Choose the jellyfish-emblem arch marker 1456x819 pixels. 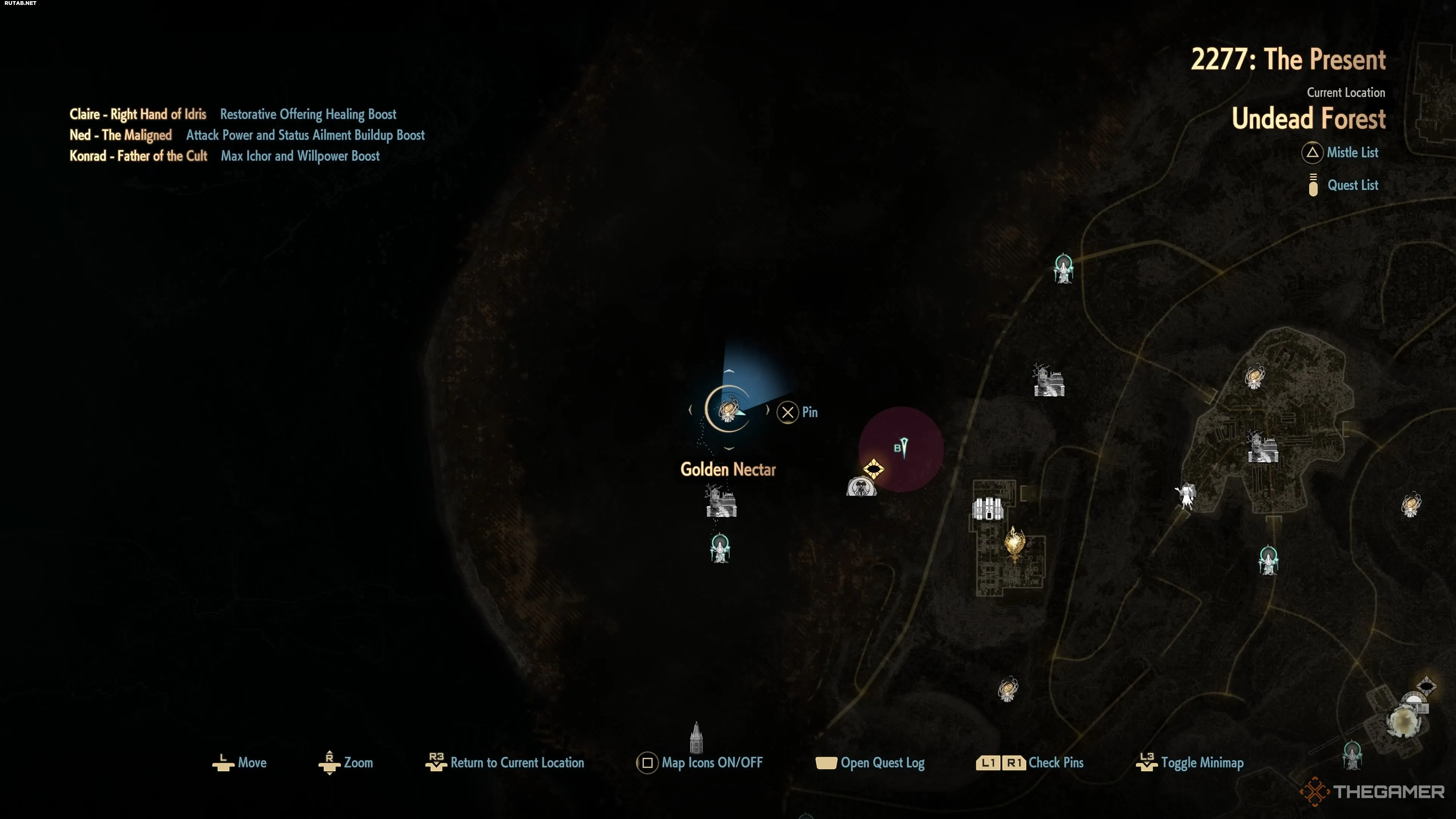[861, 486]
